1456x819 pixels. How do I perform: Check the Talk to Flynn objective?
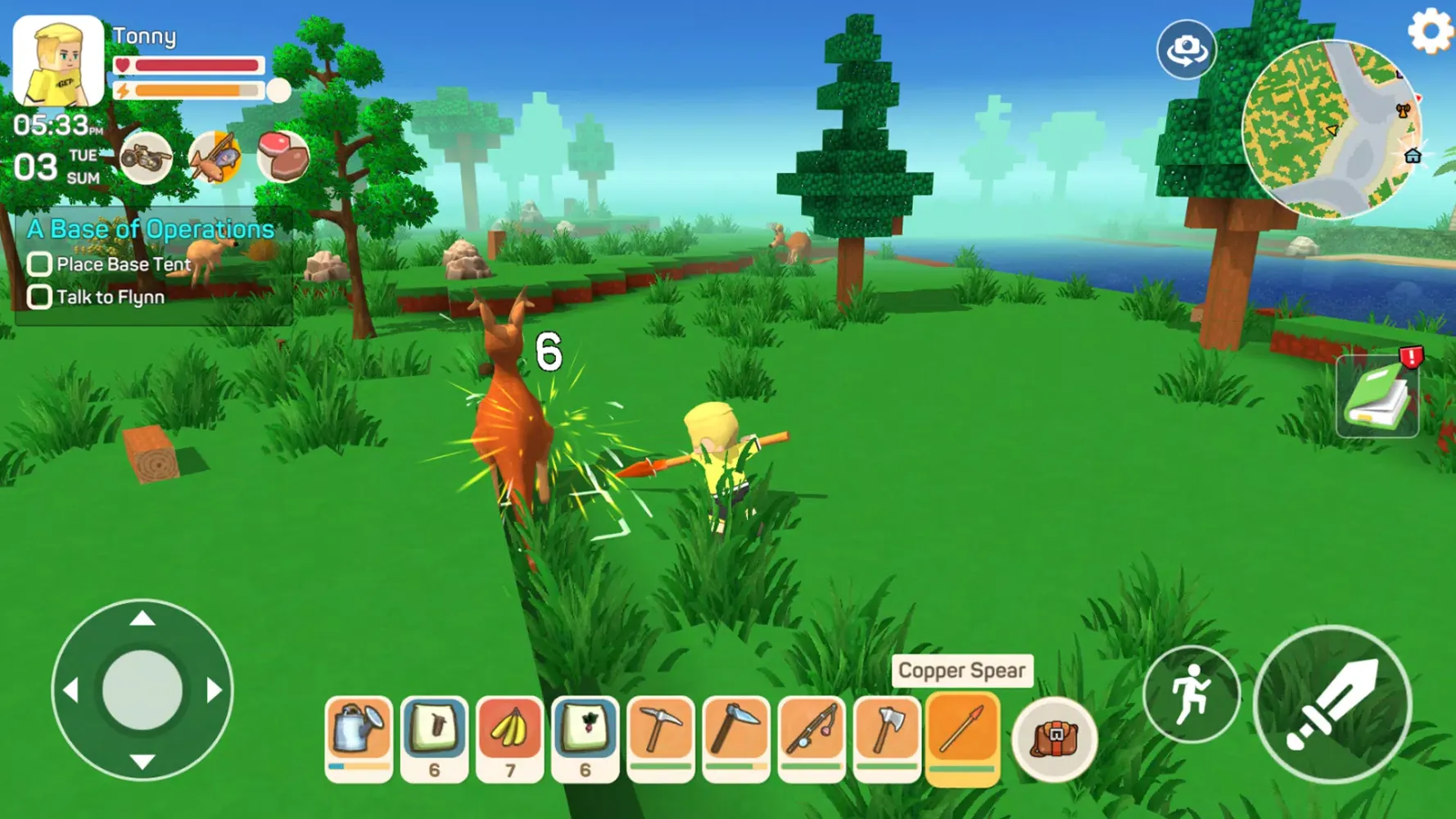click(38, 296)
